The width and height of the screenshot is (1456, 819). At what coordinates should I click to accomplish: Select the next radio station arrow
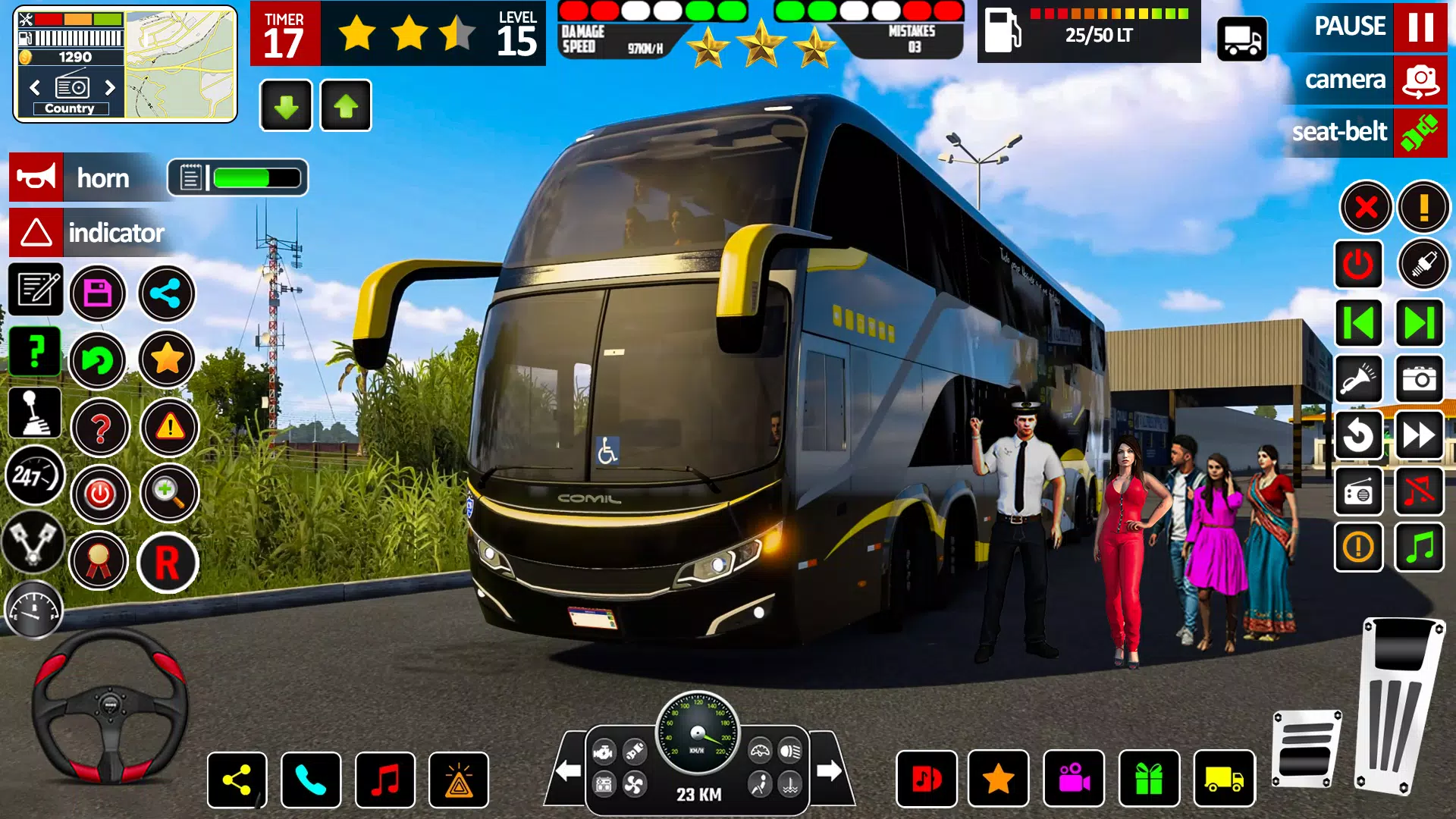click(x=111, y=87)
